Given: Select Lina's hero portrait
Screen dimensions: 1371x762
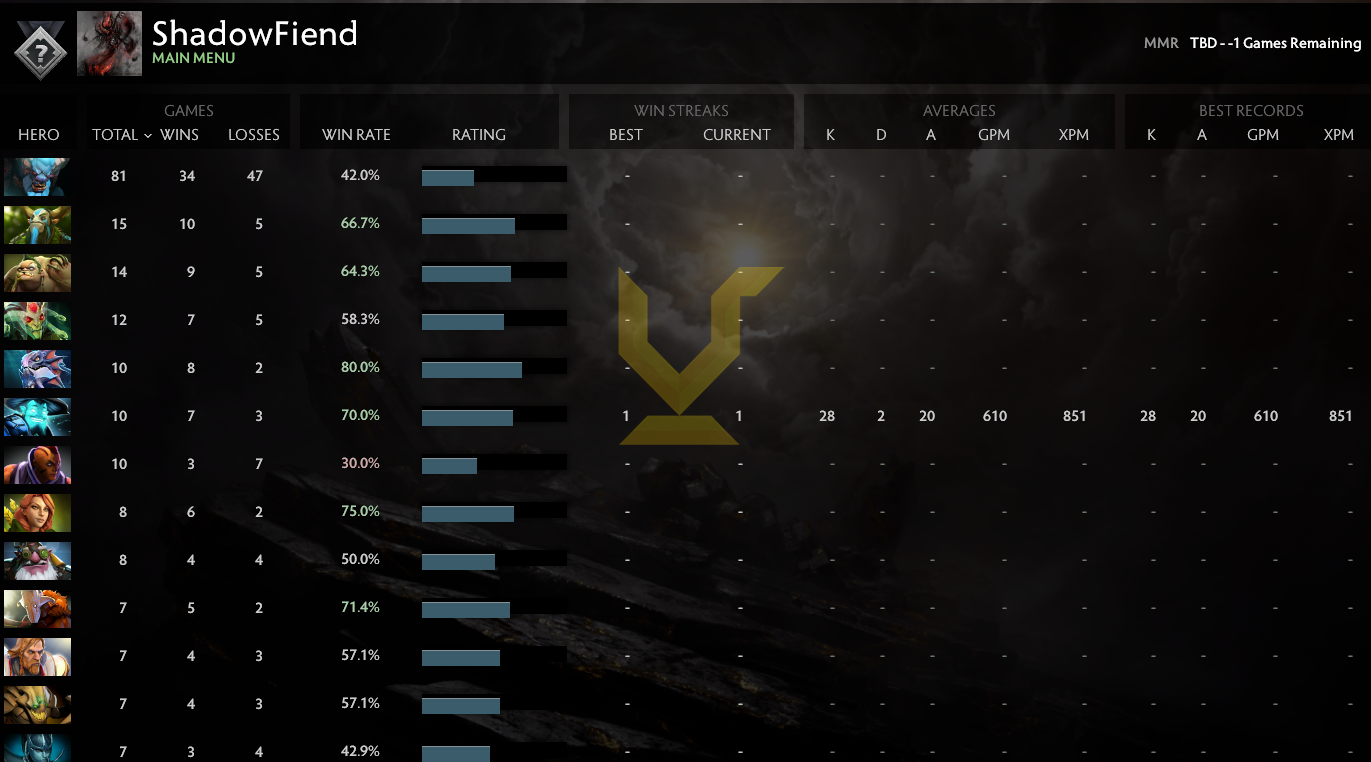Looking at the screenshot, I should coord(37,511).
